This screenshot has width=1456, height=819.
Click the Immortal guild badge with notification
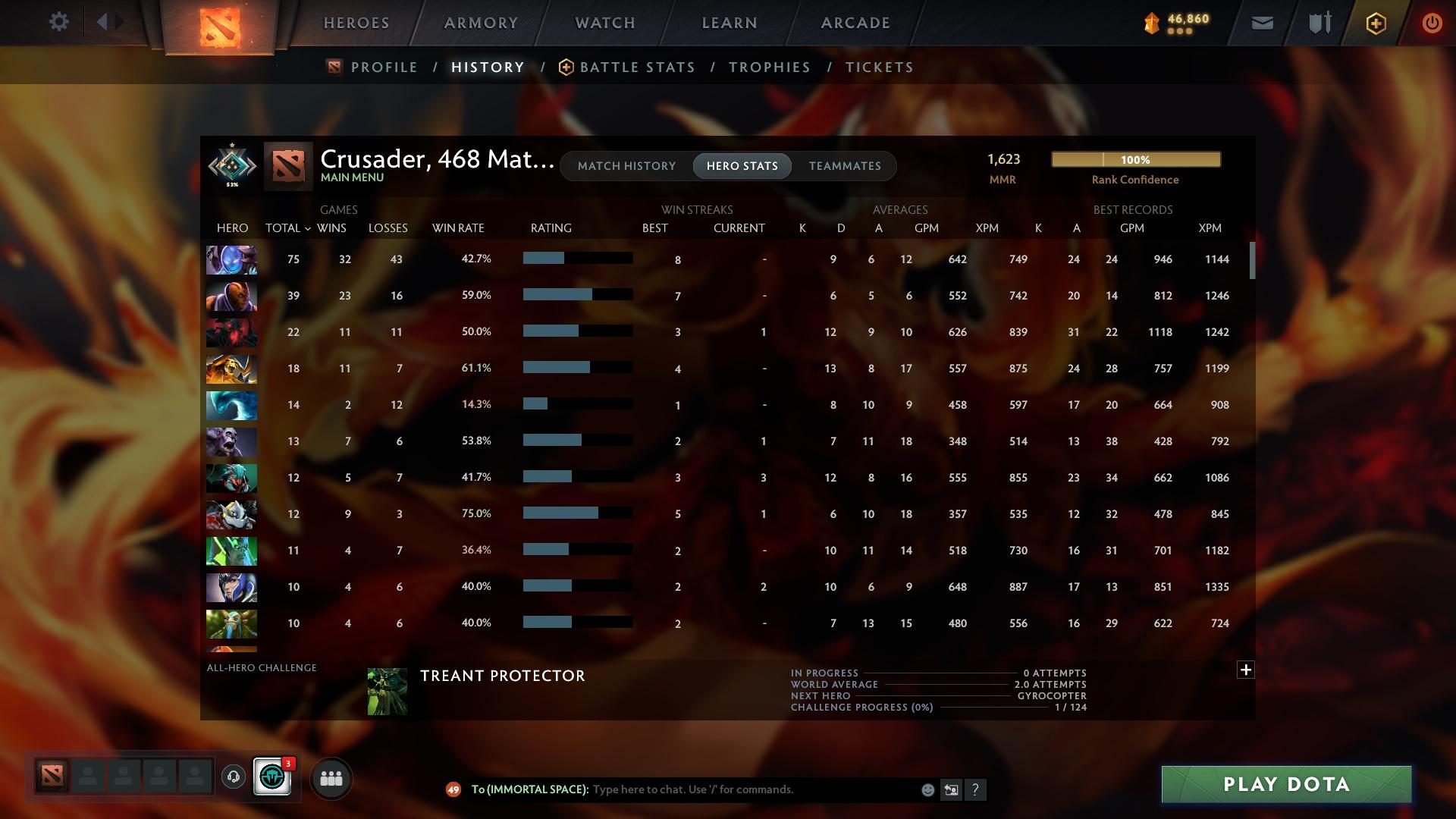point(272,775)
